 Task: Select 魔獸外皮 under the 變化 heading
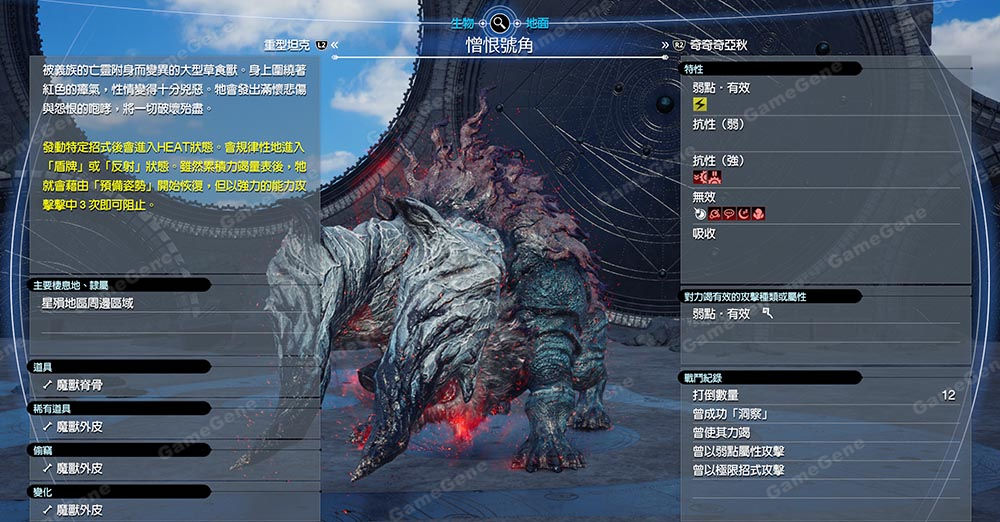(x=79, y=510)
